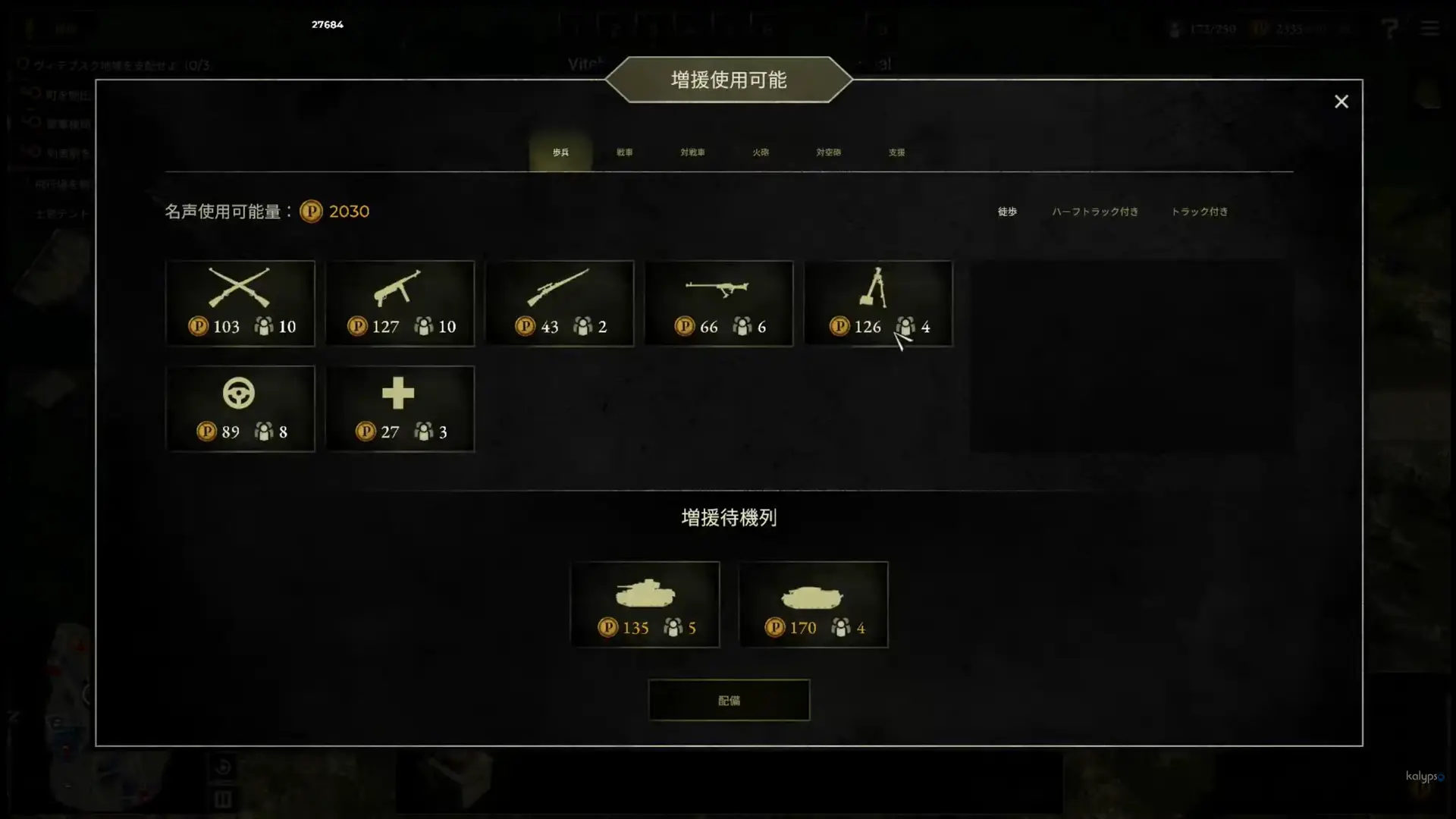Confirm deployment with the 配備 button
Screen dimensions: 1456x819
(x=729, y=700)
